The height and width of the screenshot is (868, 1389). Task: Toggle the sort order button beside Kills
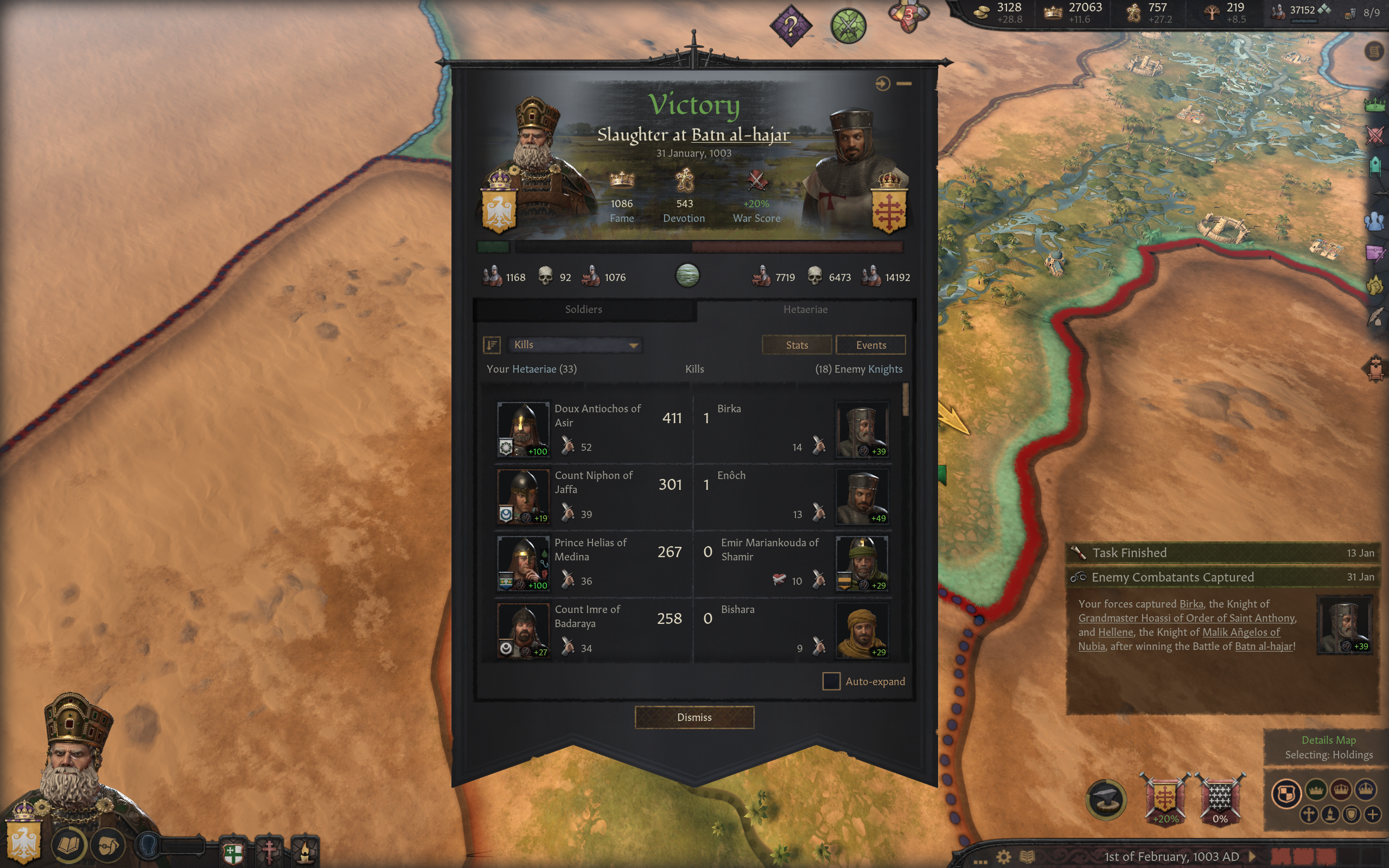492,344
